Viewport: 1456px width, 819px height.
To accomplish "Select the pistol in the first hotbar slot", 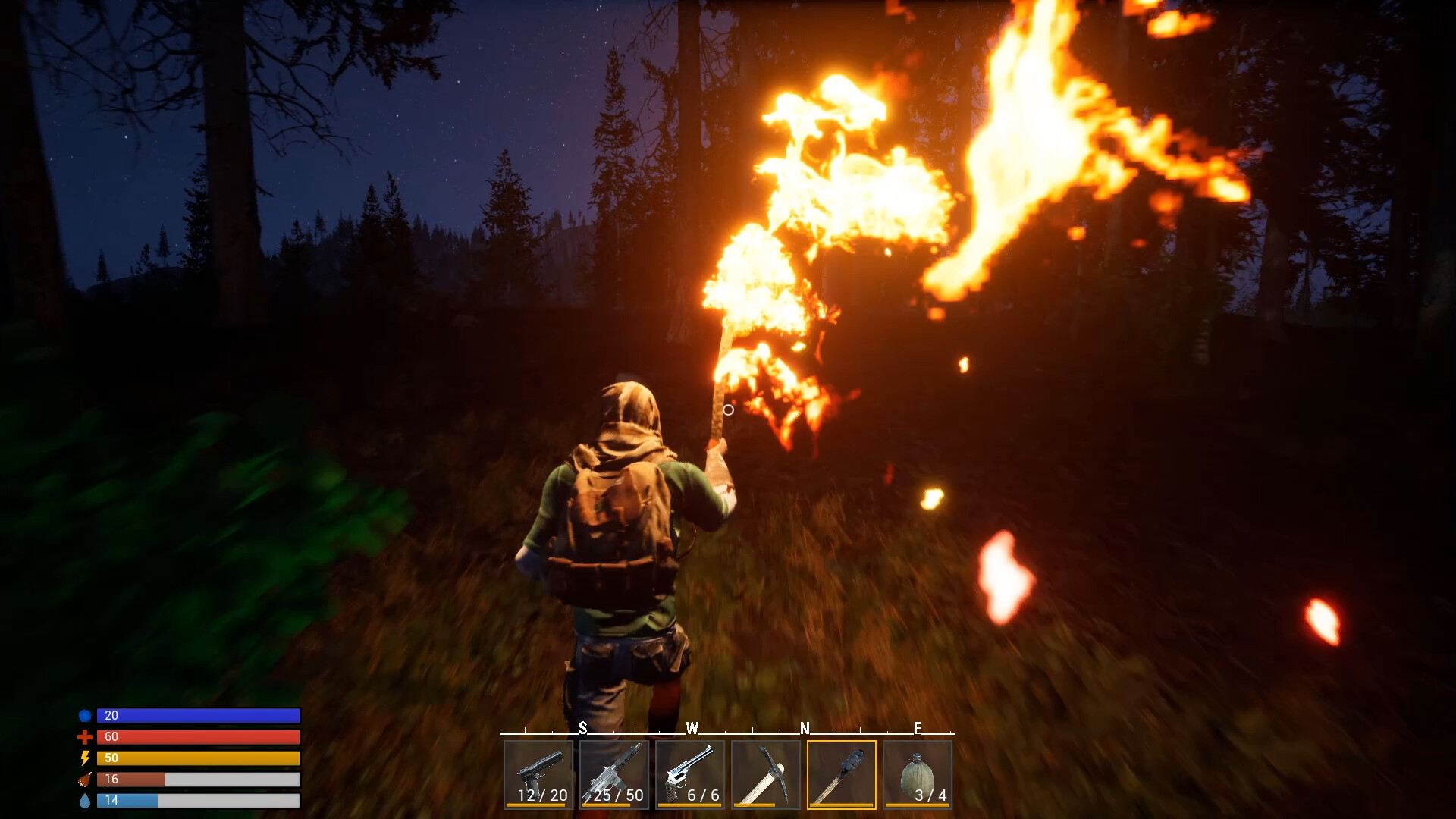I will coord(538,773).
